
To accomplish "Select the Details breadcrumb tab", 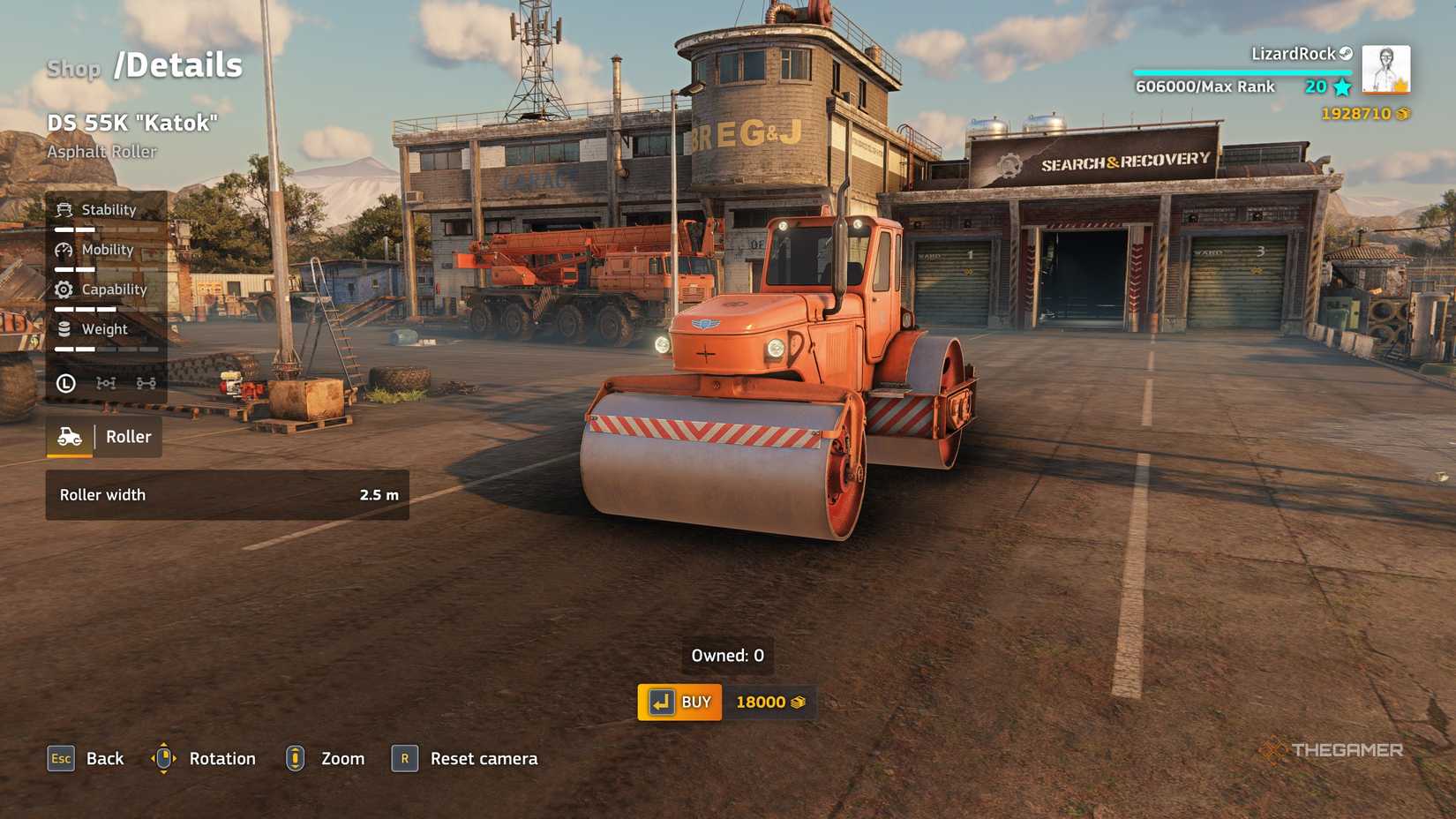I will click(x=176, y=64).
